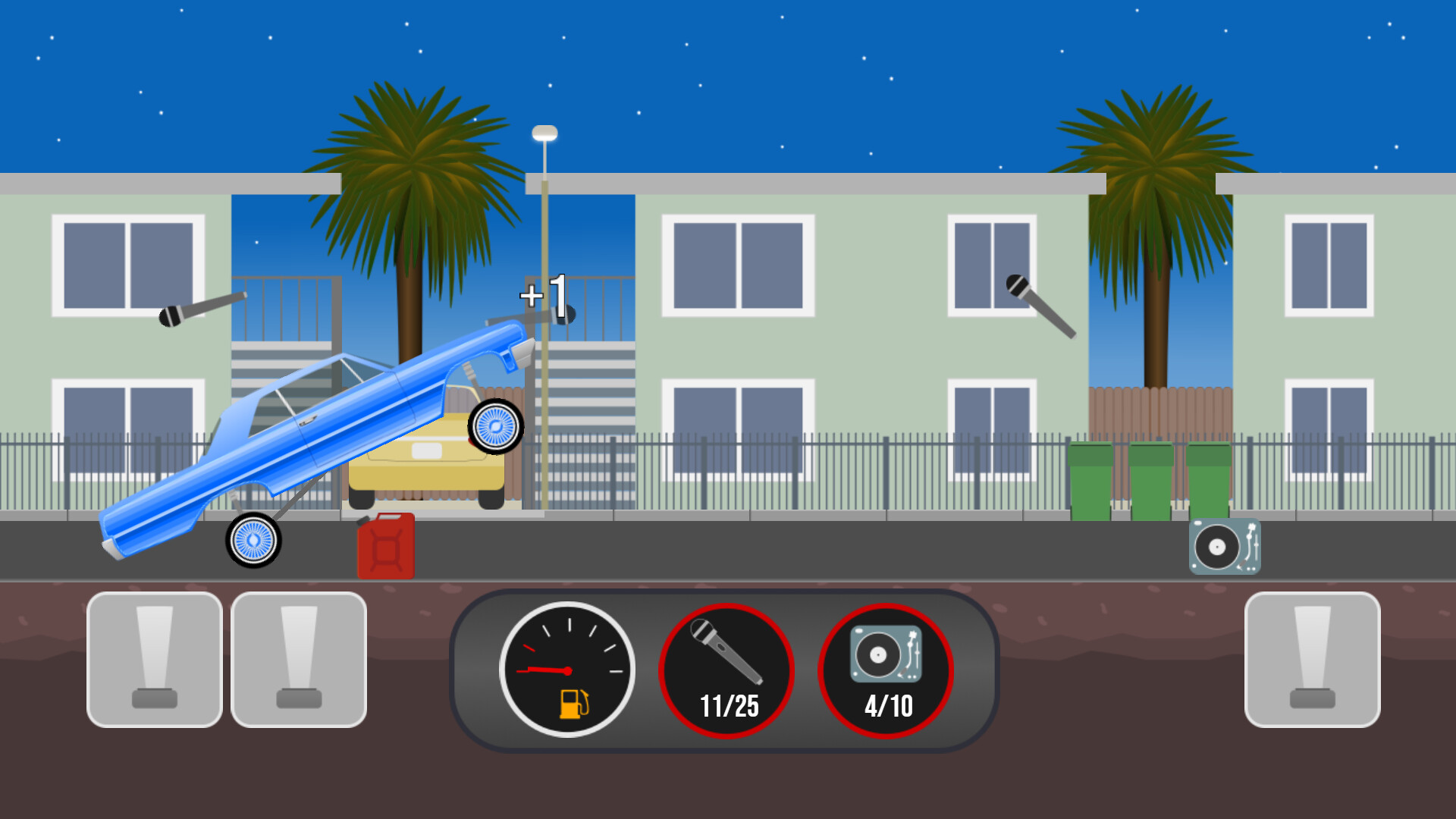Click the +1 score popup text
Viewport: 1456px width, 819px height.
tap(543, 297)
